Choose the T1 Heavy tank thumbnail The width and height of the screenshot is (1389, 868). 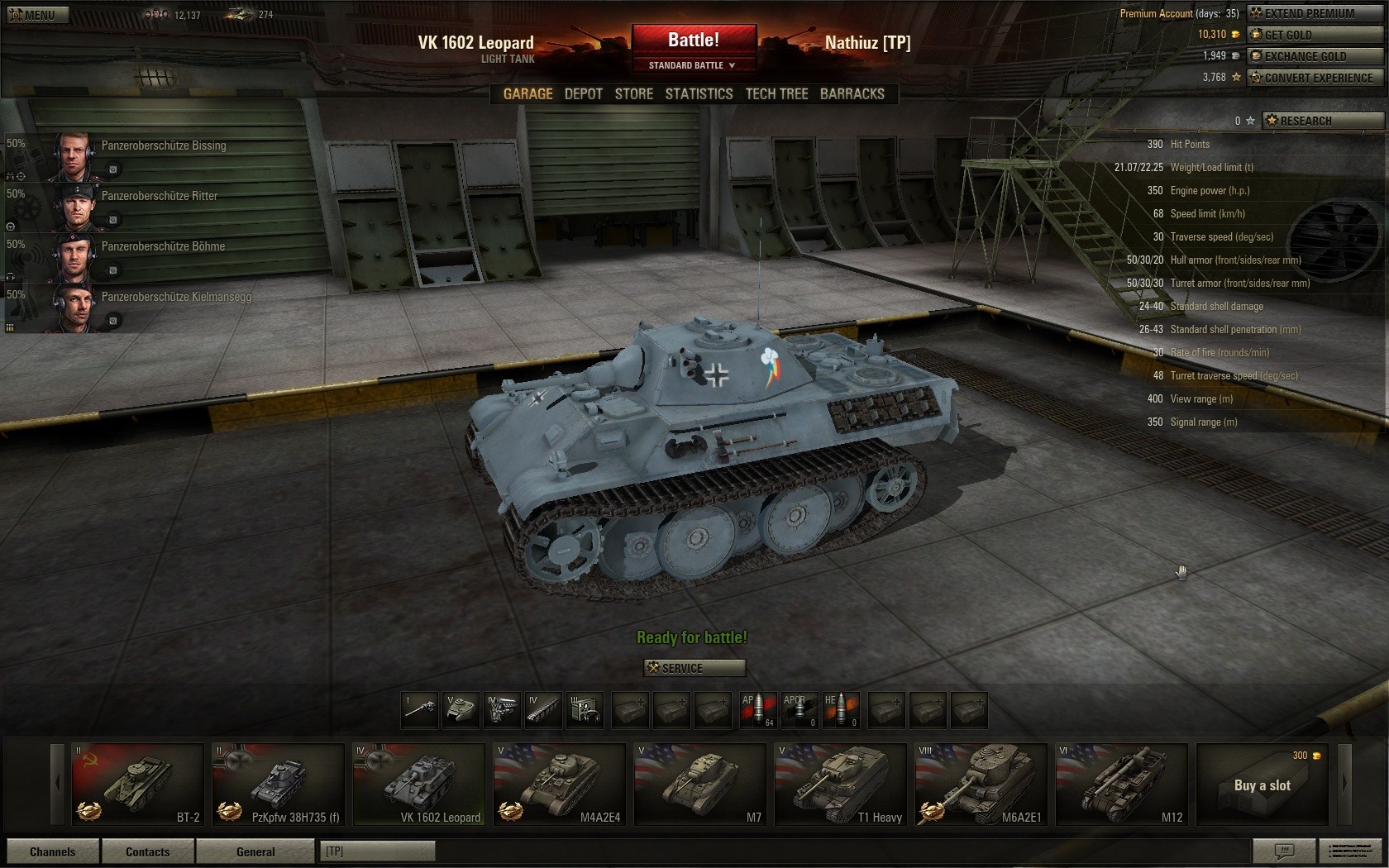click(x=840, y=784)
